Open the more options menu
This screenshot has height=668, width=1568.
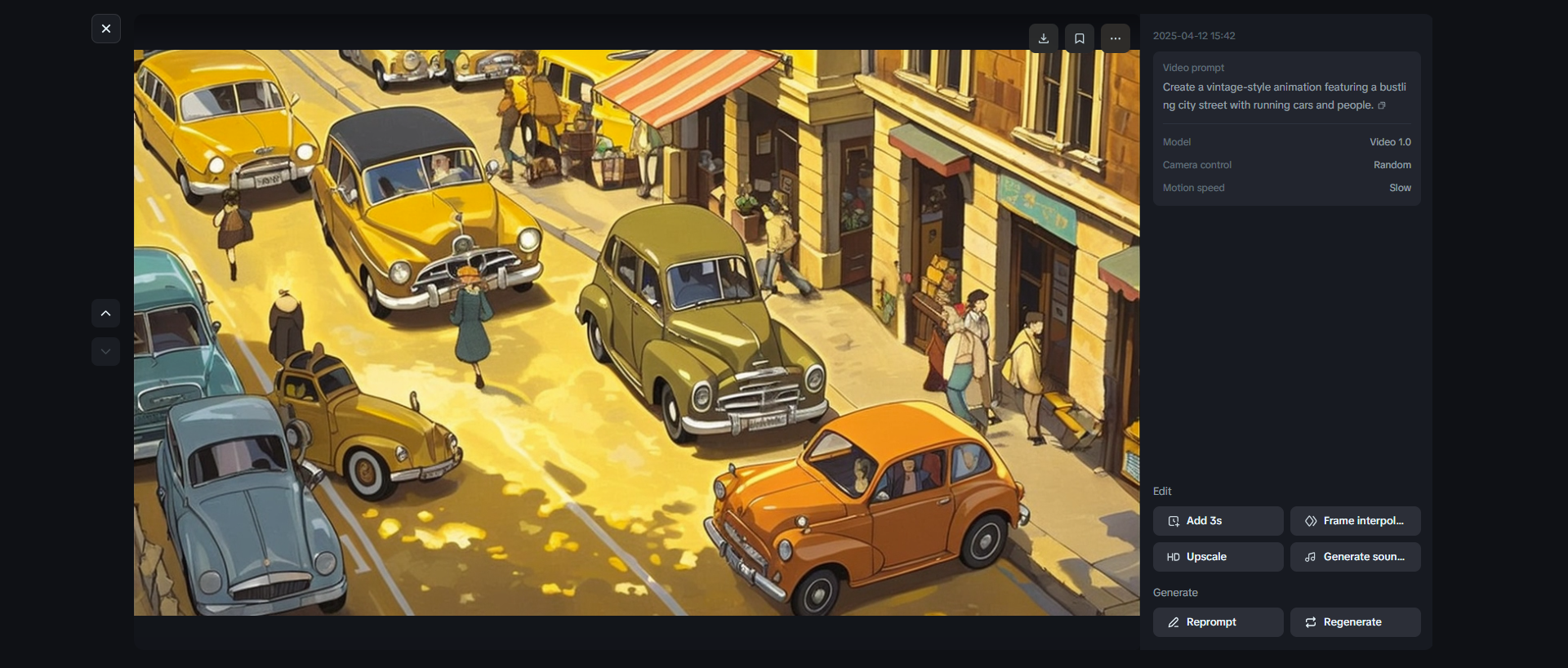coord(1115,38)
